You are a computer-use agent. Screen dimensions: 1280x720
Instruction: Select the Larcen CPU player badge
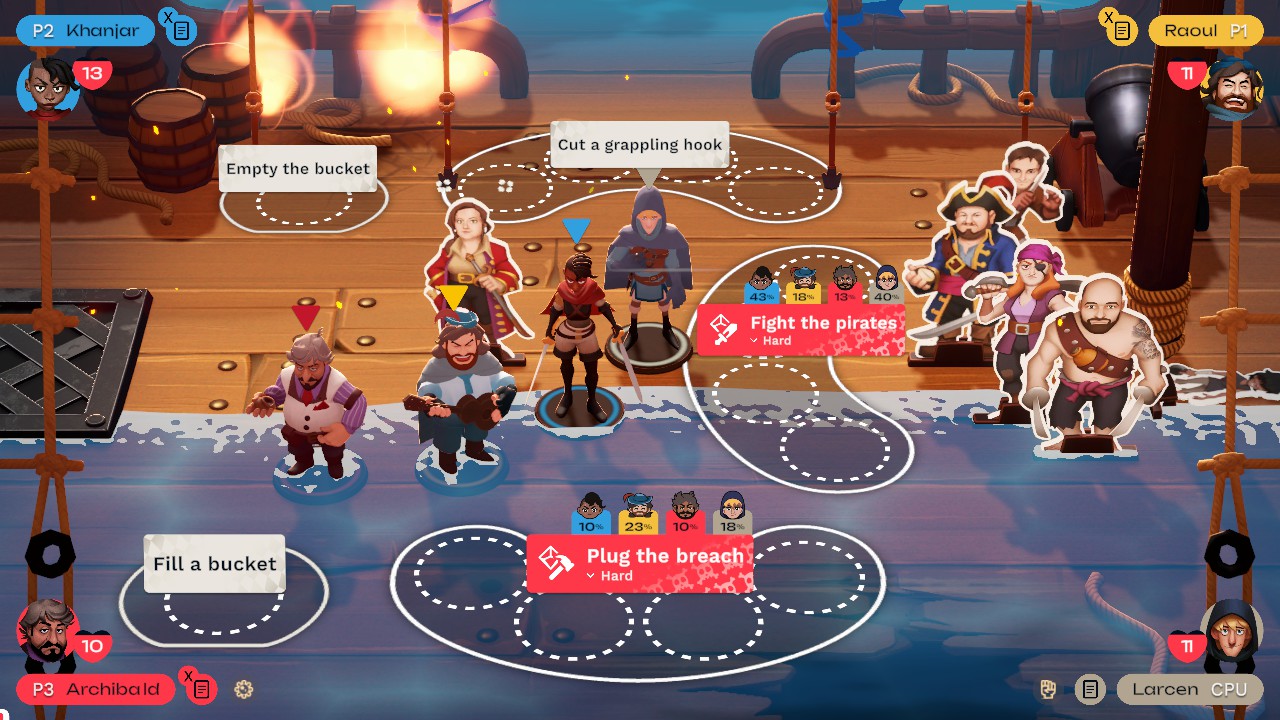(x=1190, y=689)
